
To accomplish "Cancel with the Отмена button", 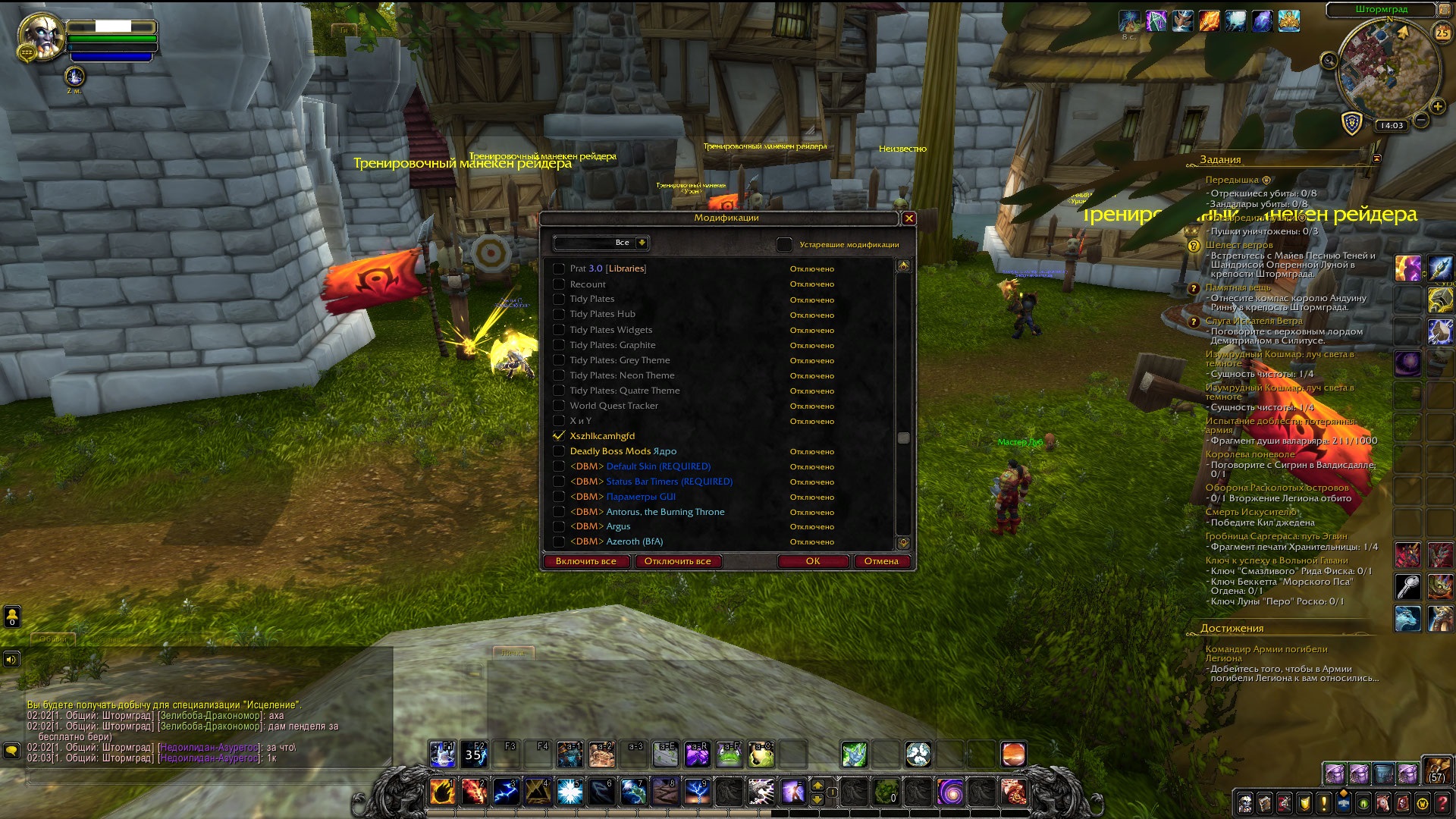I will click(880, 561).
